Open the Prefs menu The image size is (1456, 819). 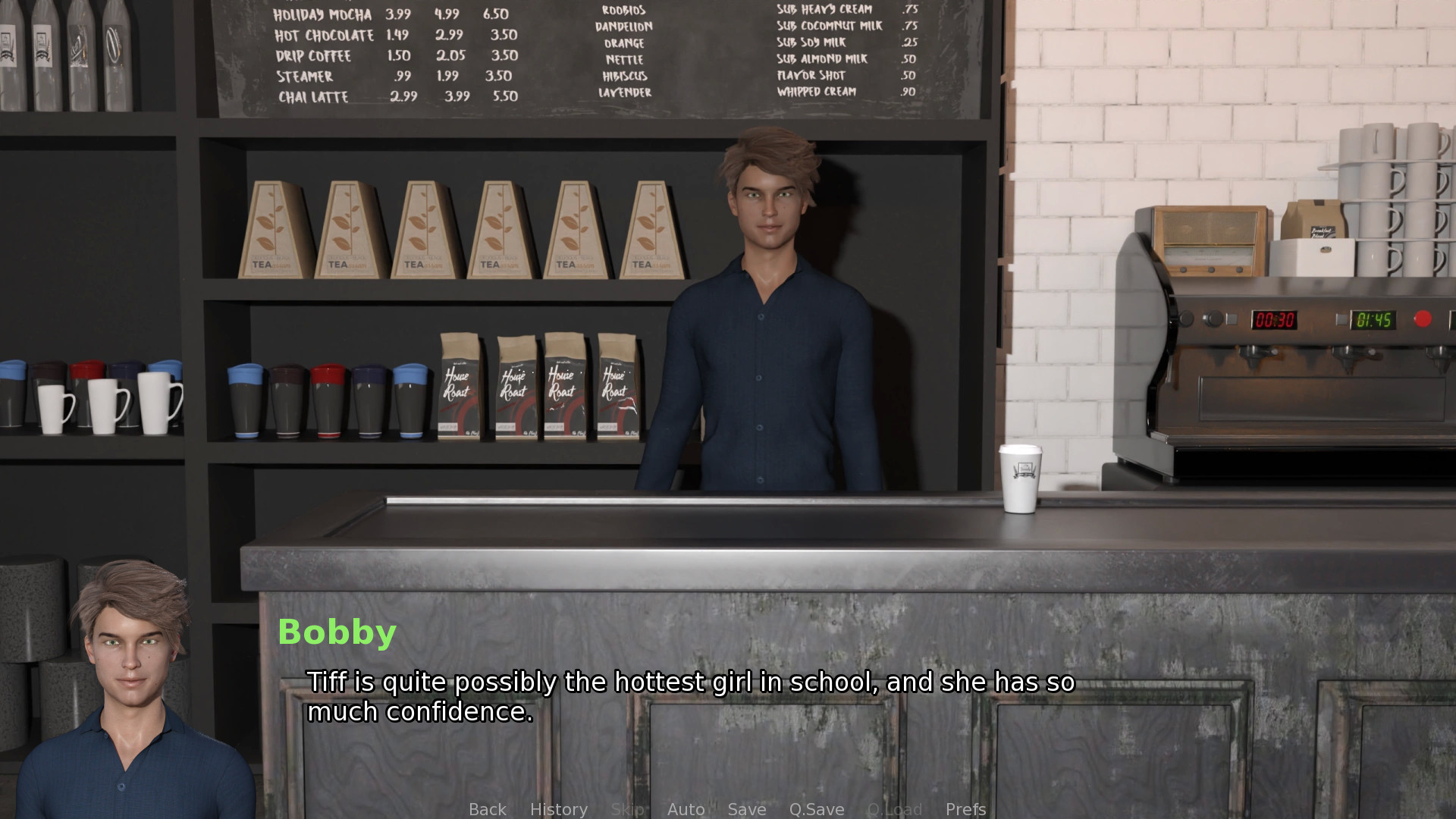pyautogui.click(x=965, y=809)
